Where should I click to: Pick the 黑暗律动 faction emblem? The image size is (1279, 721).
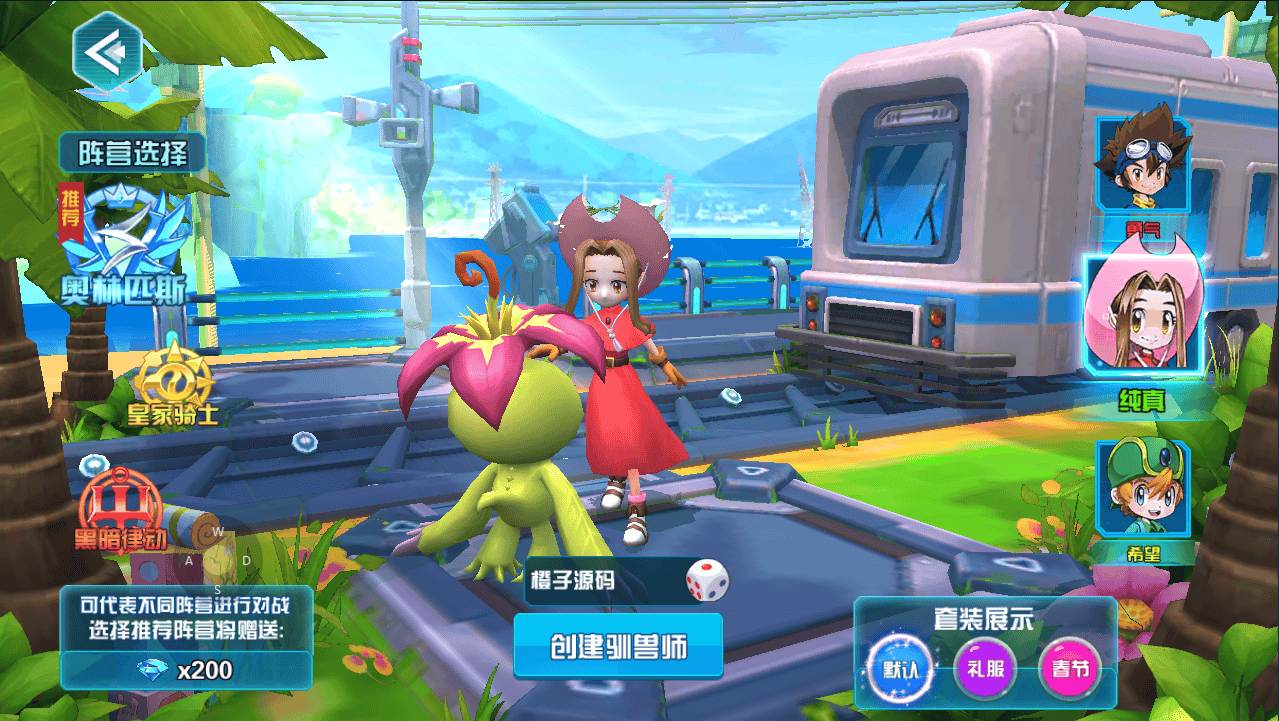click(118, 508)
